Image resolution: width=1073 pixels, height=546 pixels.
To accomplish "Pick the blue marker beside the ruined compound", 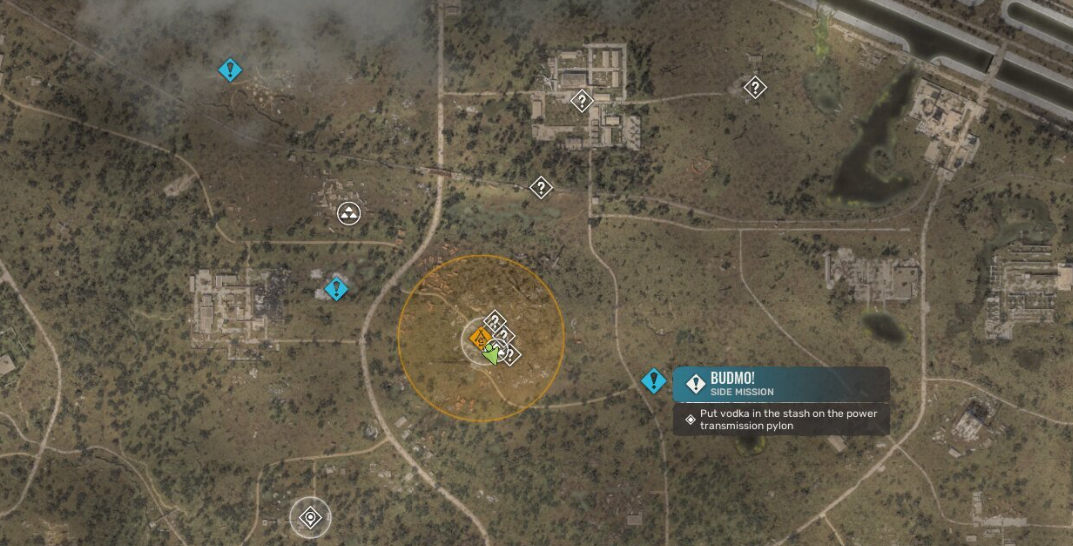I will [x=336, y=289].
